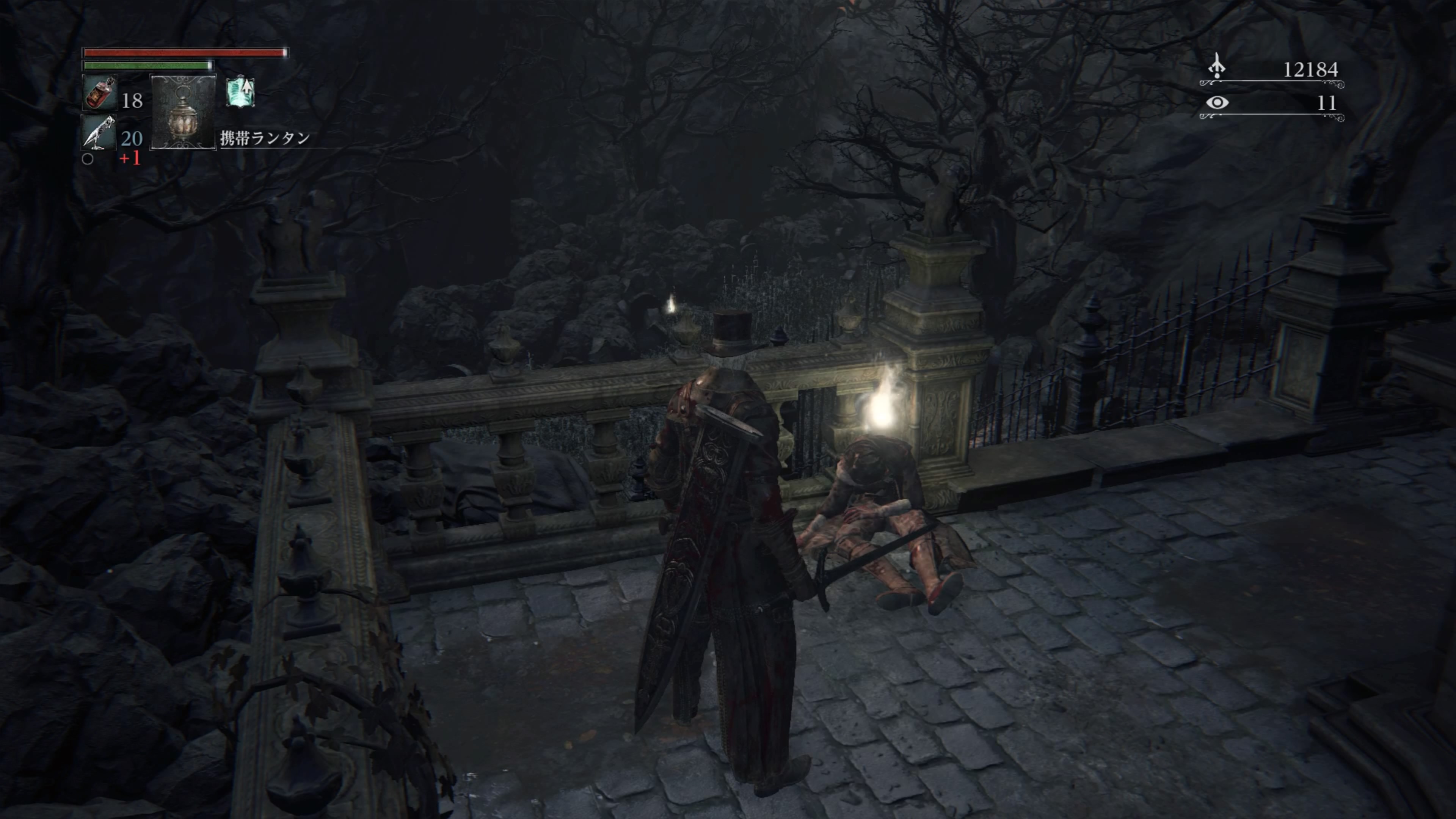Use the hand lantern quick item slot

(x=182, y=111)
